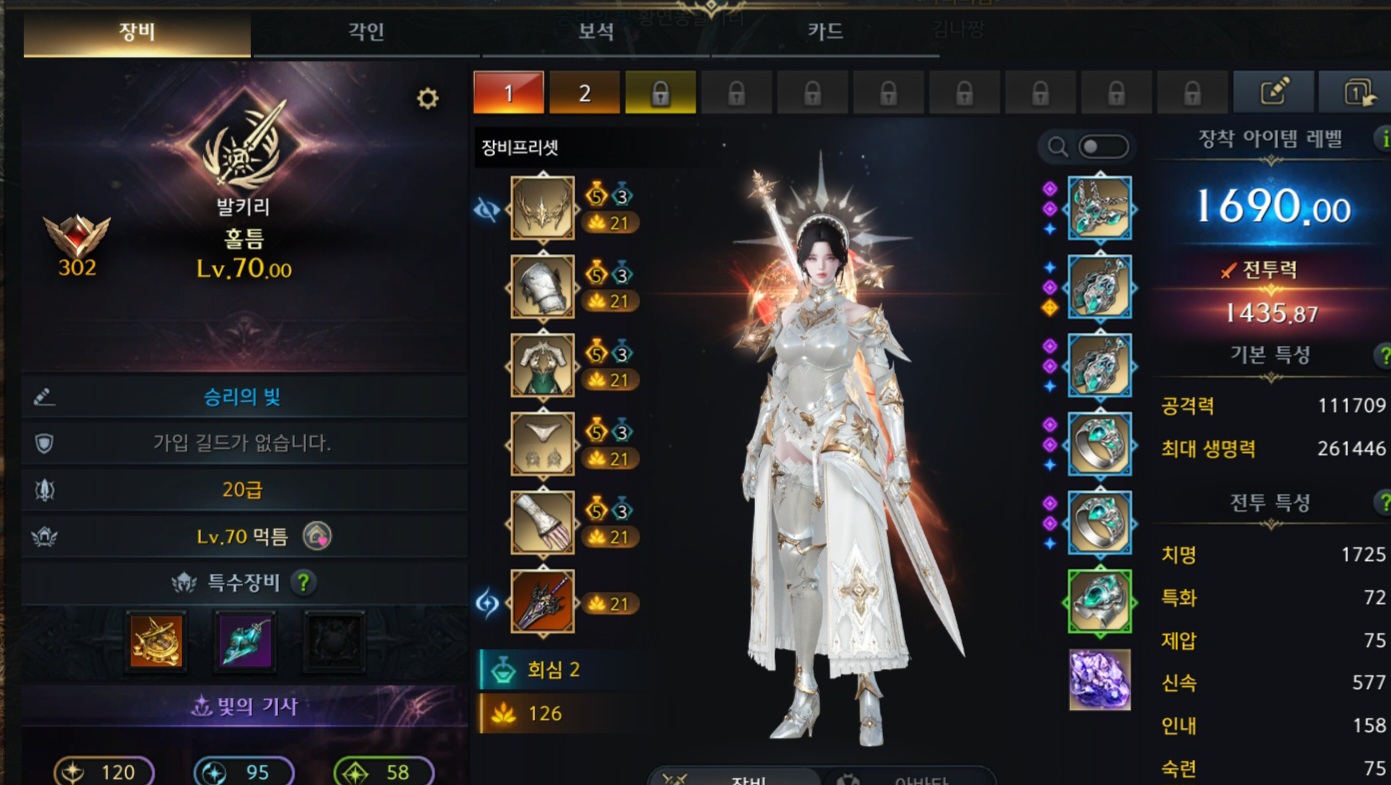Screen dimensions: 1391x785
Task: Open the green-bordered bracelet slot
Action: point(1099,601)
